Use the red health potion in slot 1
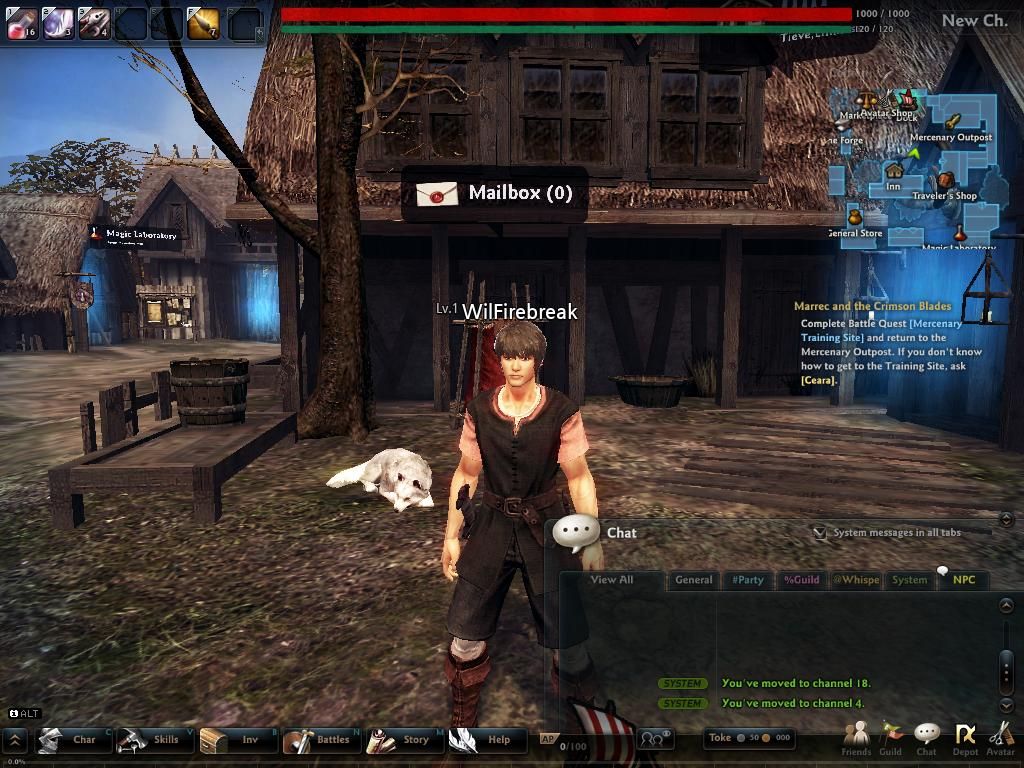 tap(22, 23)
